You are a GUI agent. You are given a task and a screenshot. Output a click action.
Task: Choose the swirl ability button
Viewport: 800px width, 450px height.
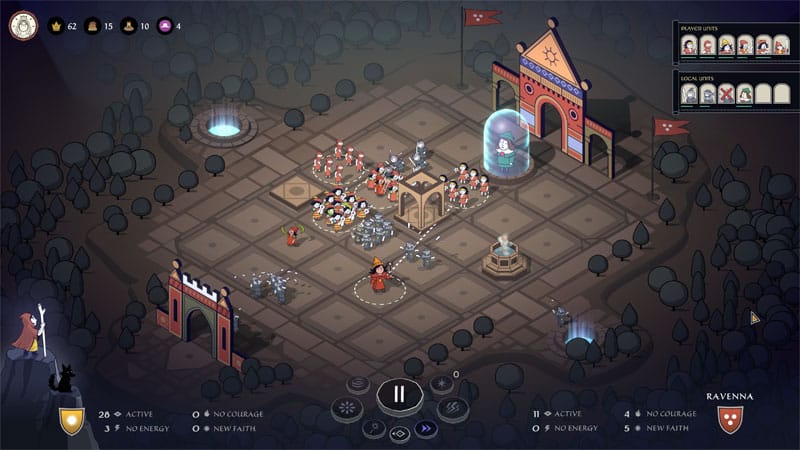[358, 385]
